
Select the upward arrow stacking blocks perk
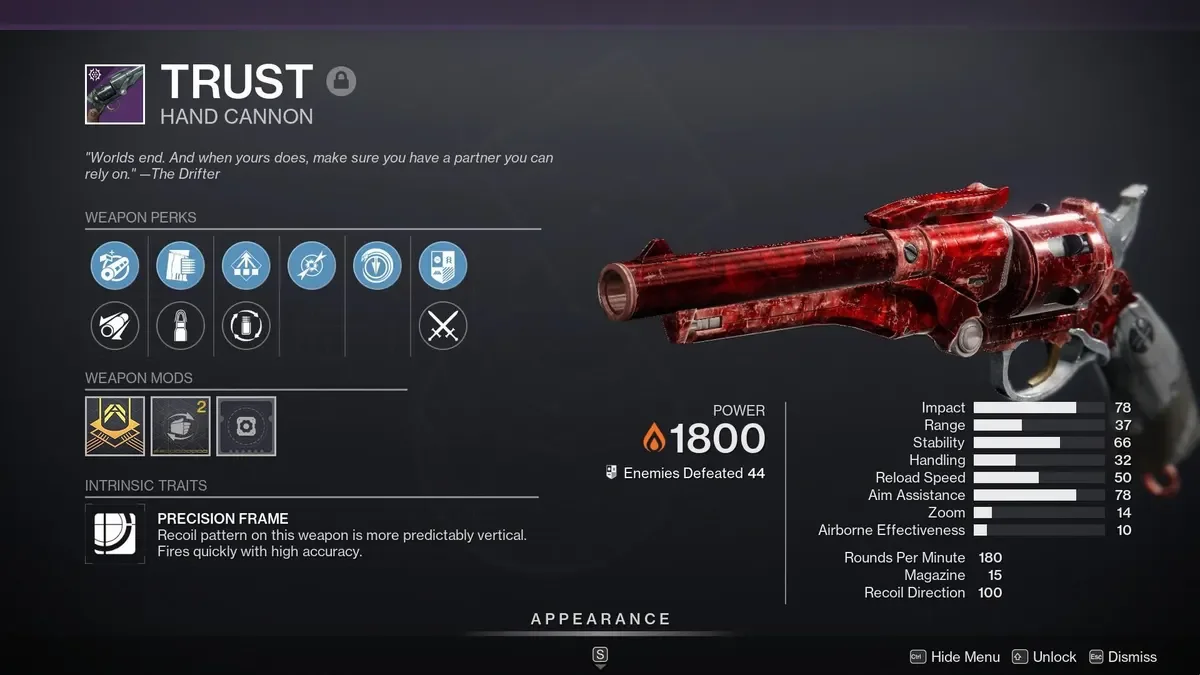coord(246,266)
